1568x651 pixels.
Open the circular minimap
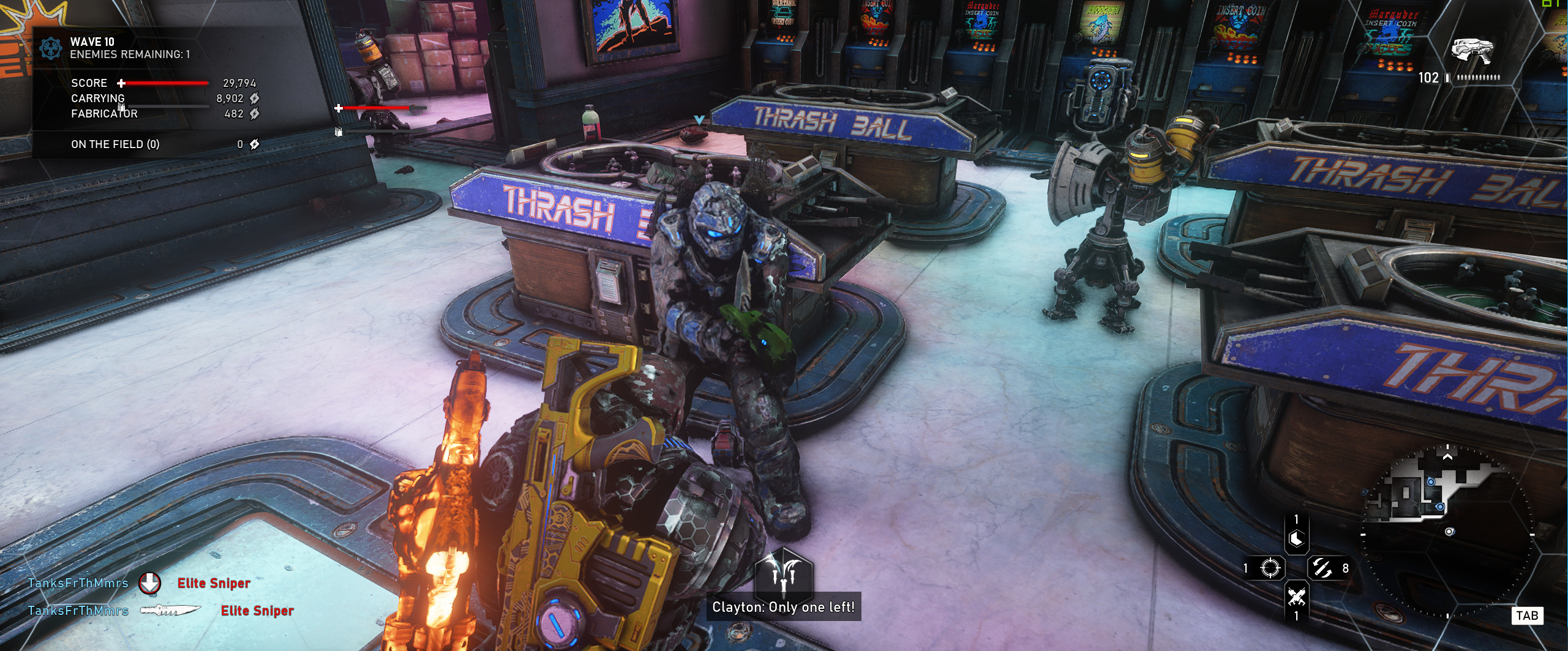(1448, 532)
